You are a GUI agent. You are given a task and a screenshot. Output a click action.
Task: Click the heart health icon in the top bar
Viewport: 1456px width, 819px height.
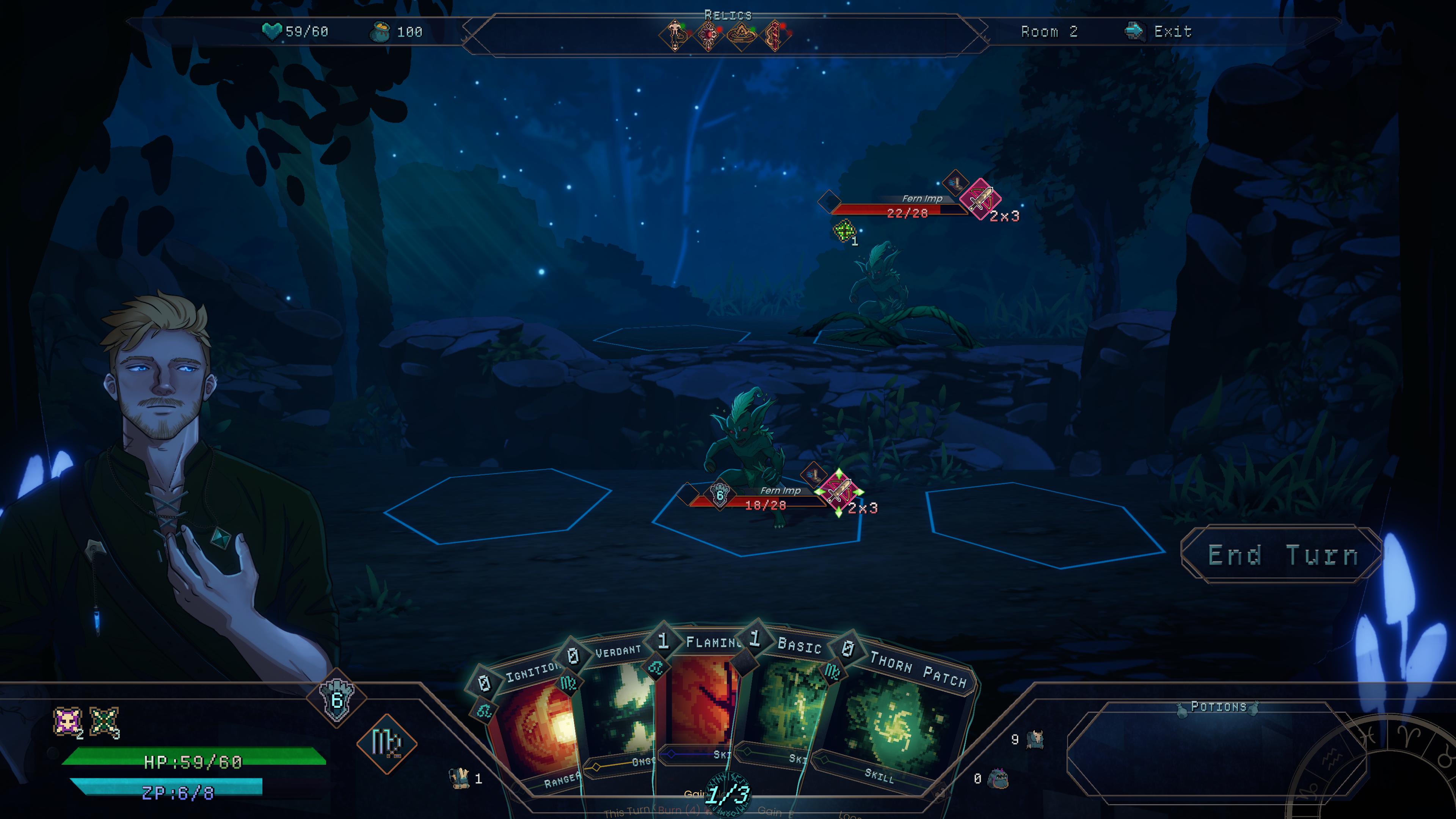[272, 32]
